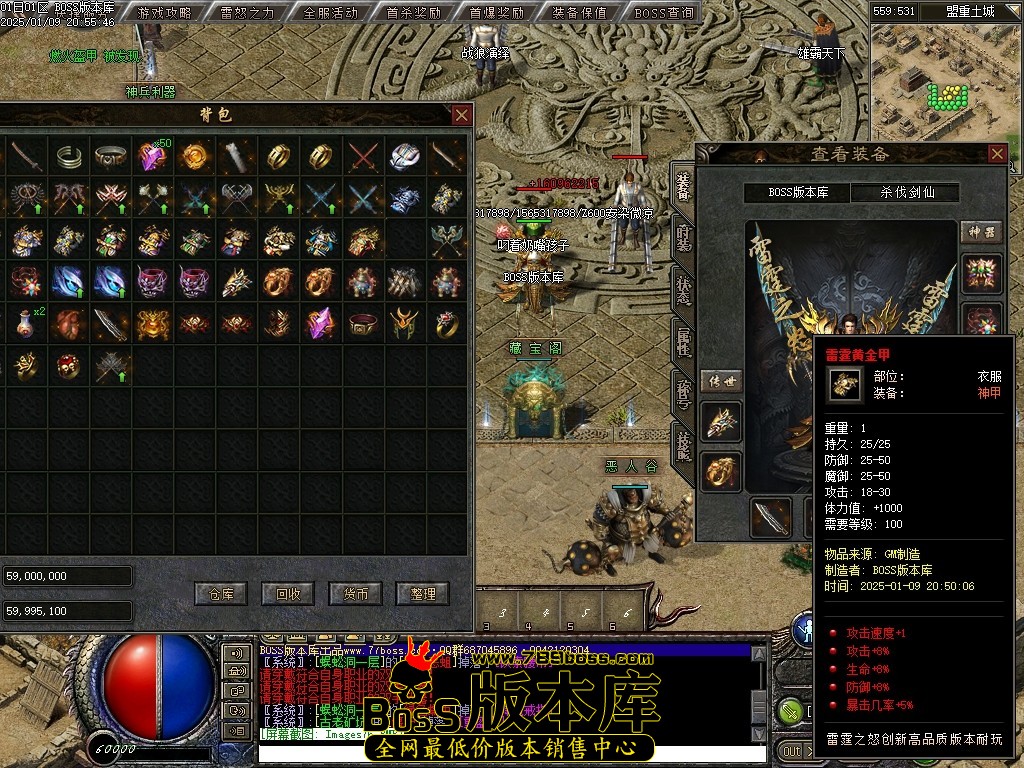This screenshot has width=1024, height=768.
Task: Open the BOSS查询 menu entry
Action: pos(663,13)
